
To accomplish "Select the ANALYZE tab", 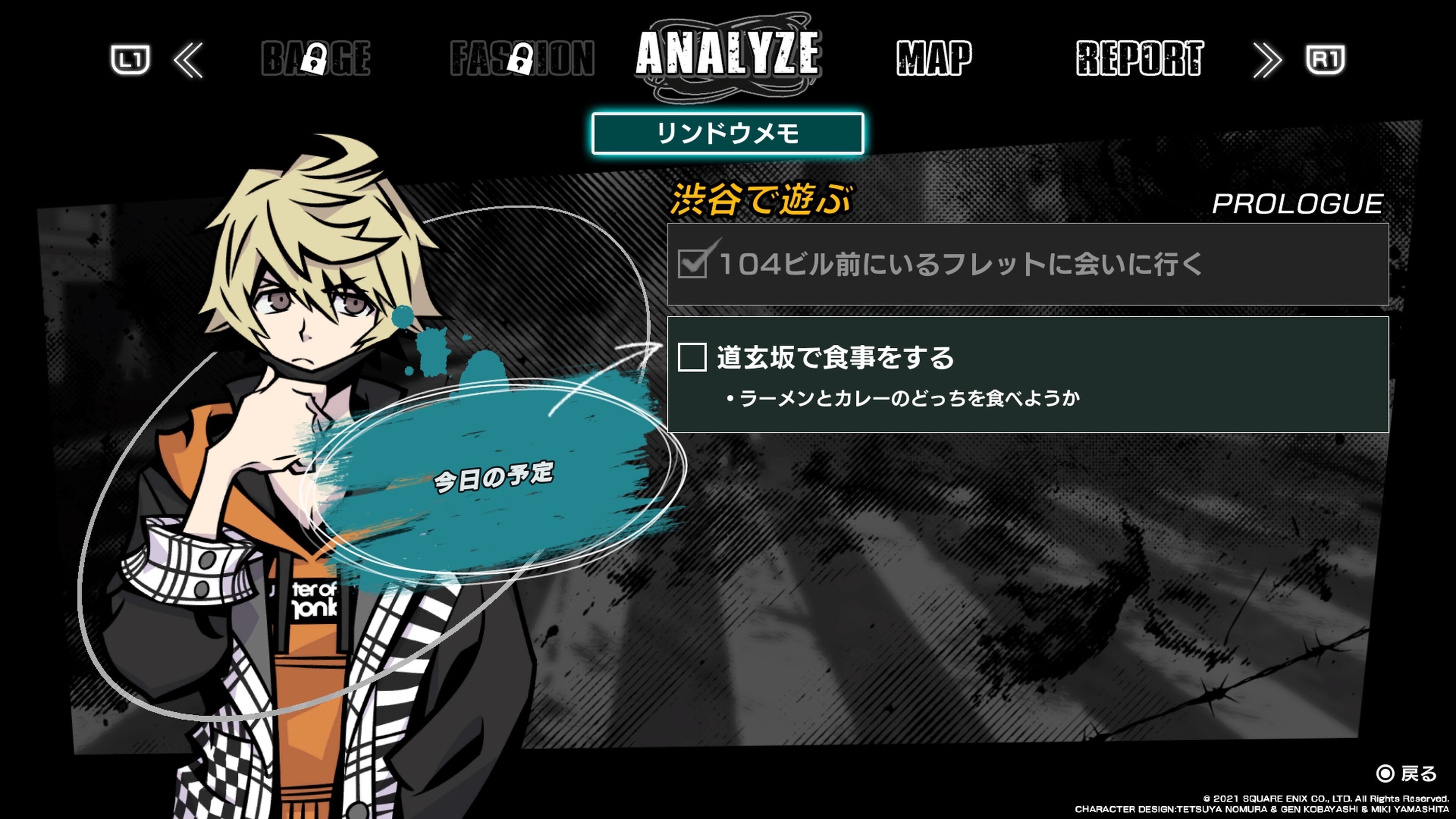I will (729, 56).
